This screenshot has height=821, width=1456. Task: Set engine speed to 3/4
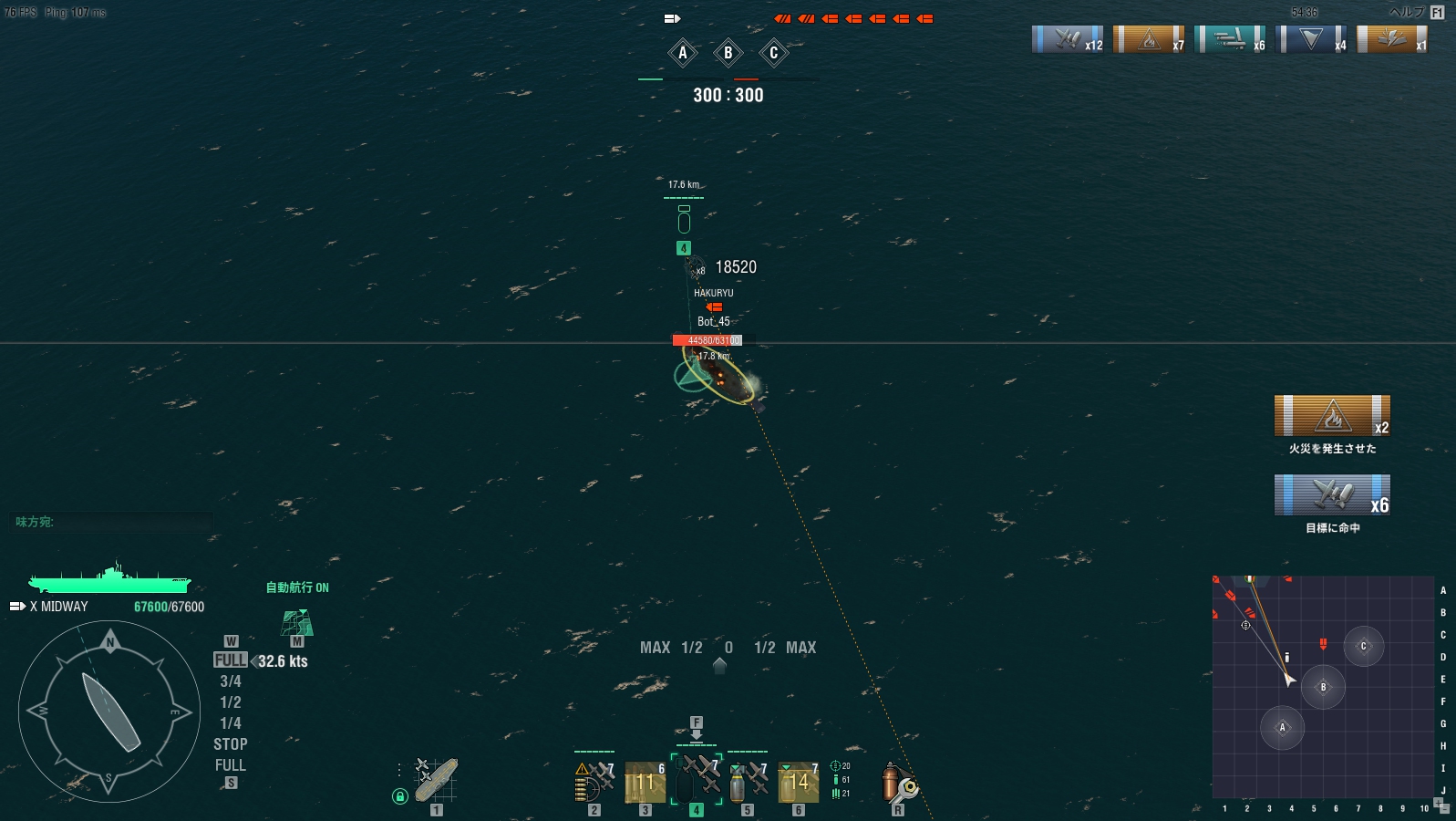click(x=231, y=681)
